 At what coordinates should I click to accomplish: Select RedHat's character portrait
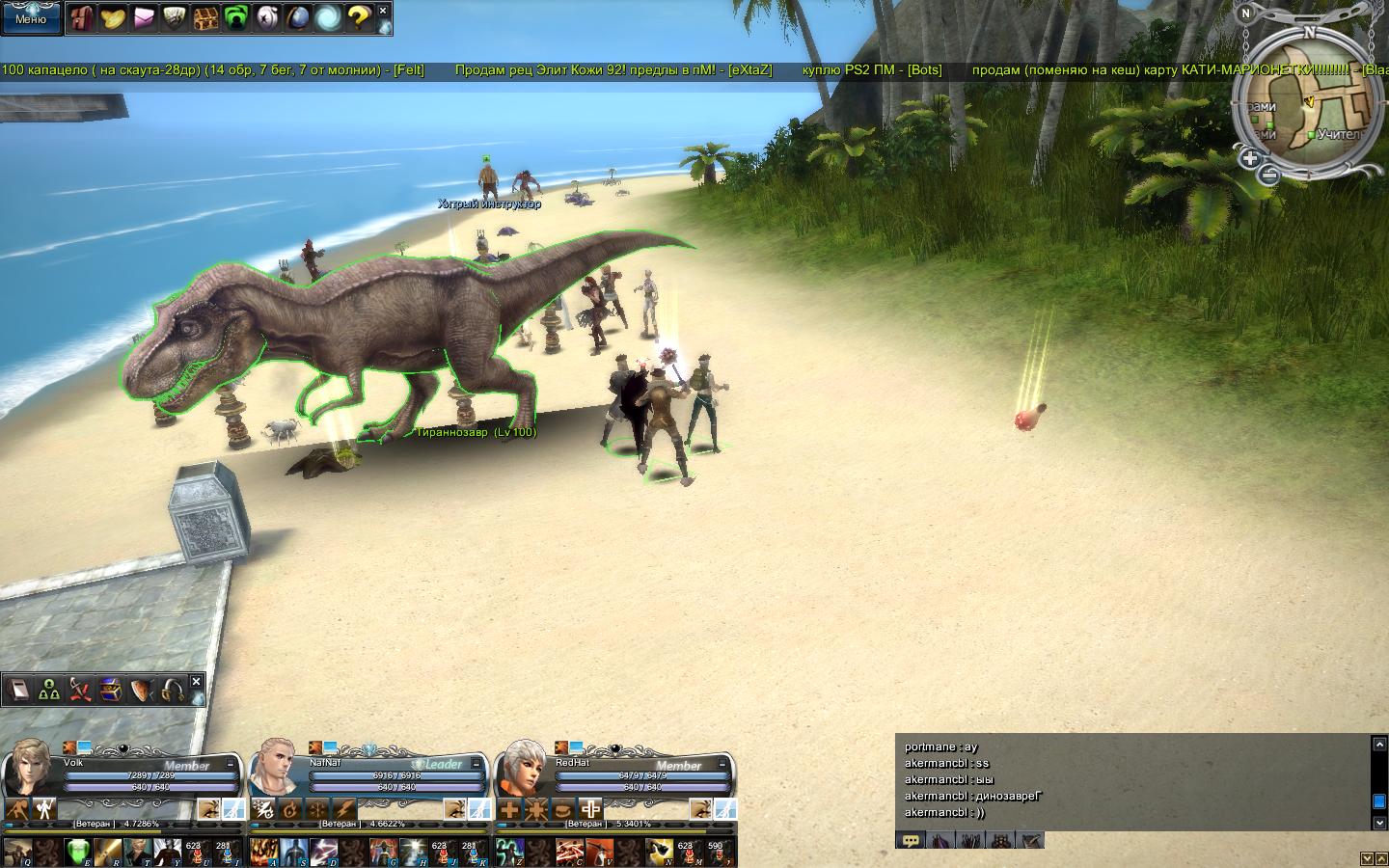(x=523, y=767)
